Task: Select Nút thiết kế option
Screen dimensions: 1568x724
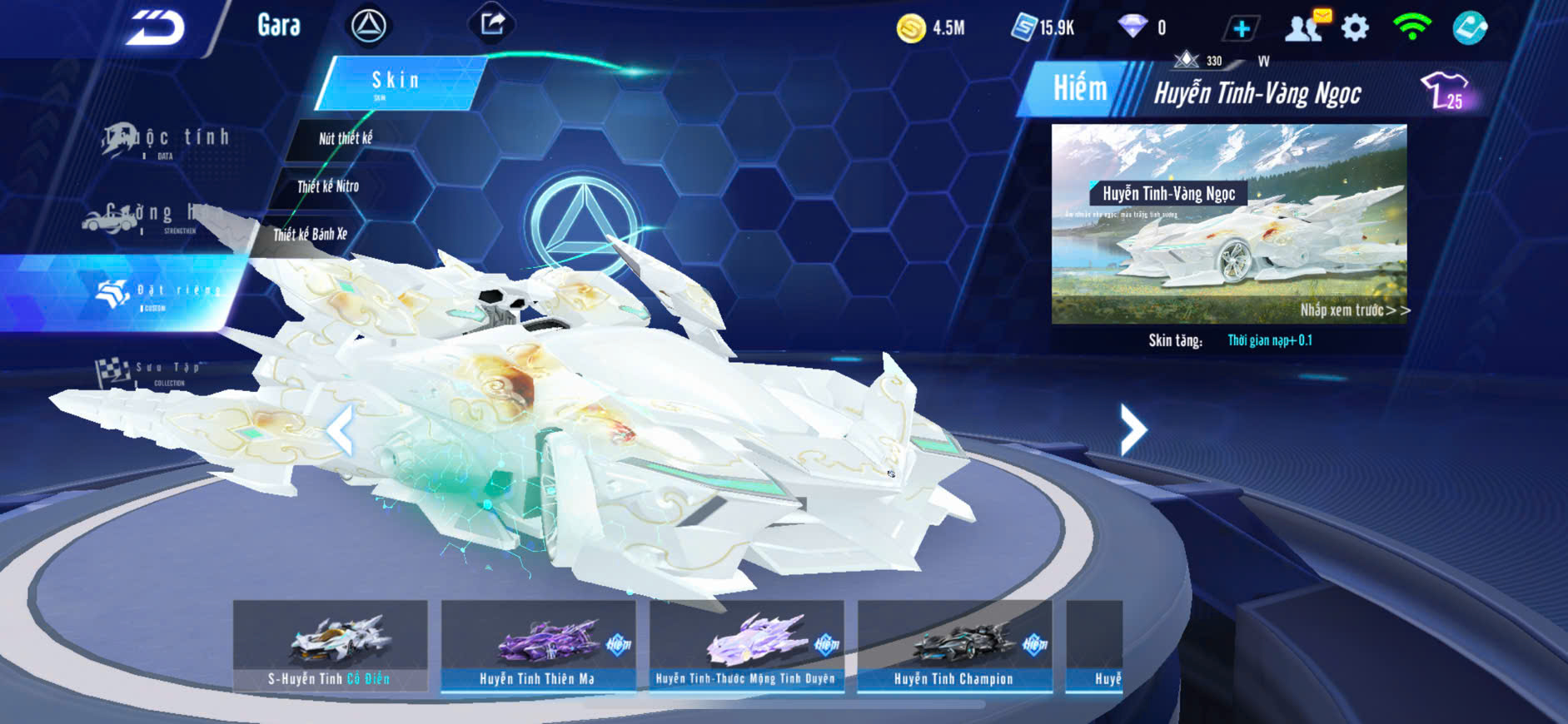Action: [346, 138]
